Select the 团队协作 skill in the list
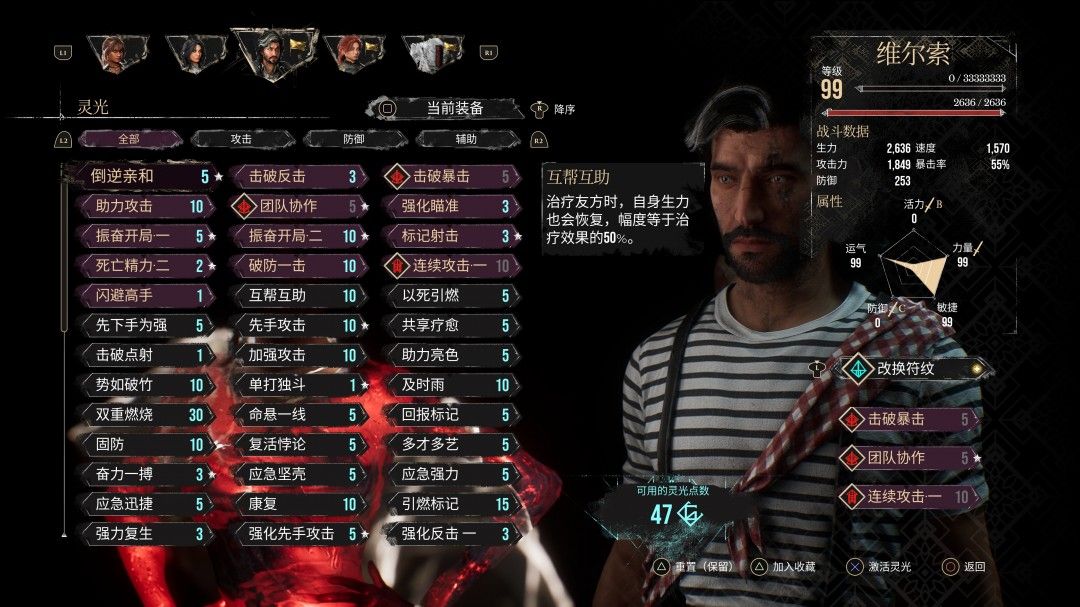Viewport: 1080px width, 607px height. tap(295, 206)
